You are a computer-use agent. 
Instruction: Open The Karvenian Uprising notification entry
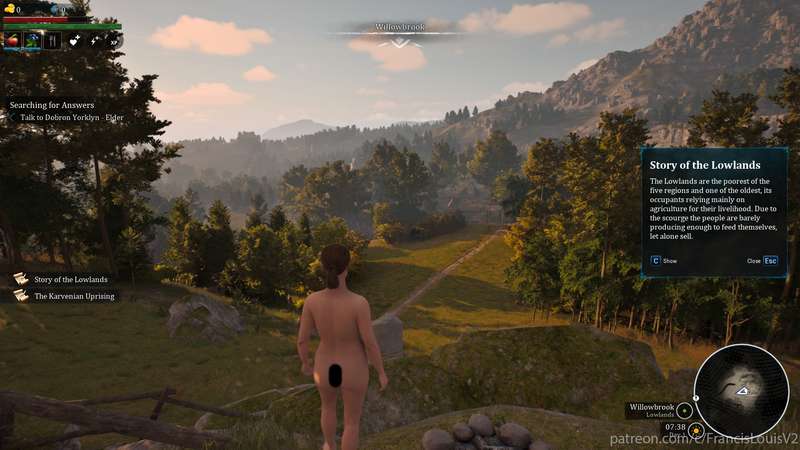pyautogui.click(x=74, y=296)
